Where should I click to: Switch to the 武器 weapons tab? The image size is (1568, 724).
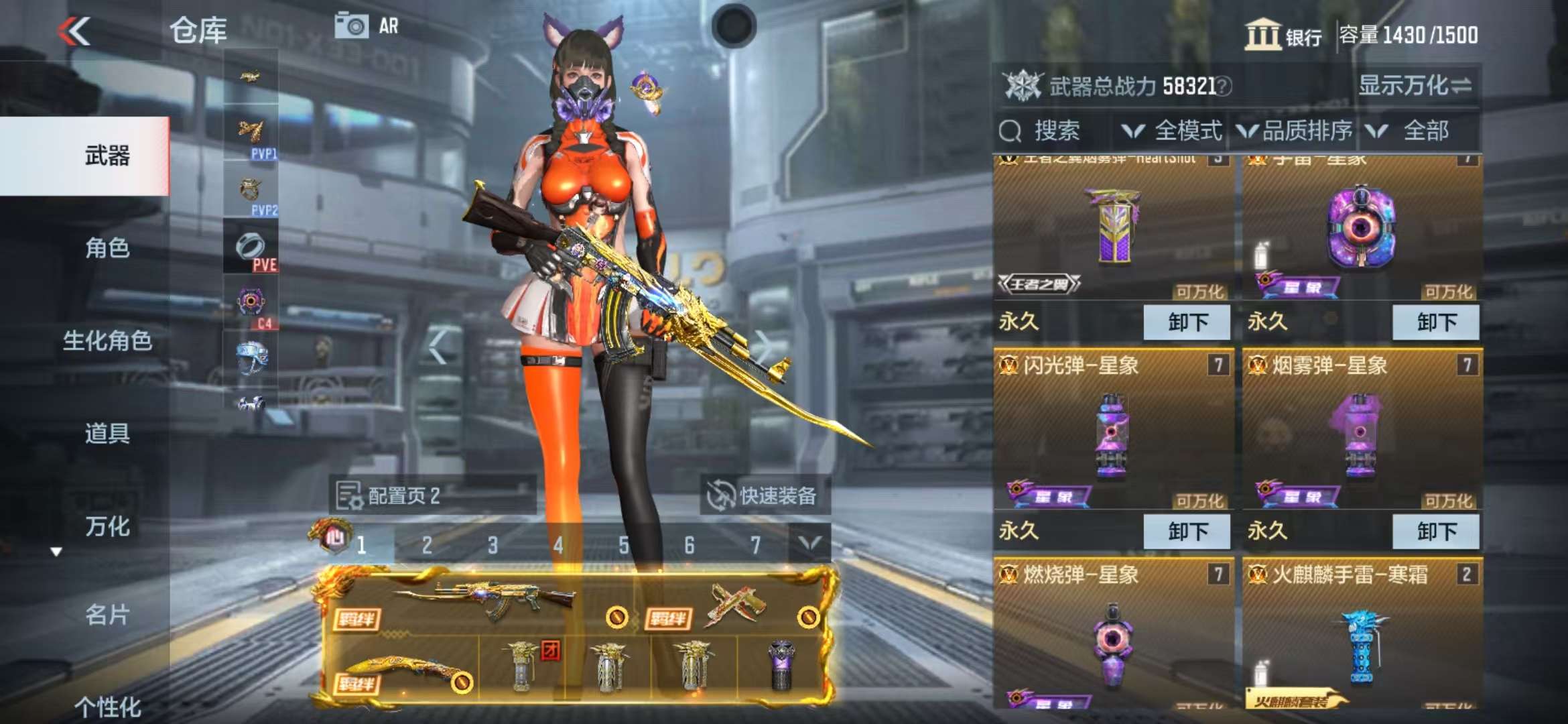(x=107, y=156)
